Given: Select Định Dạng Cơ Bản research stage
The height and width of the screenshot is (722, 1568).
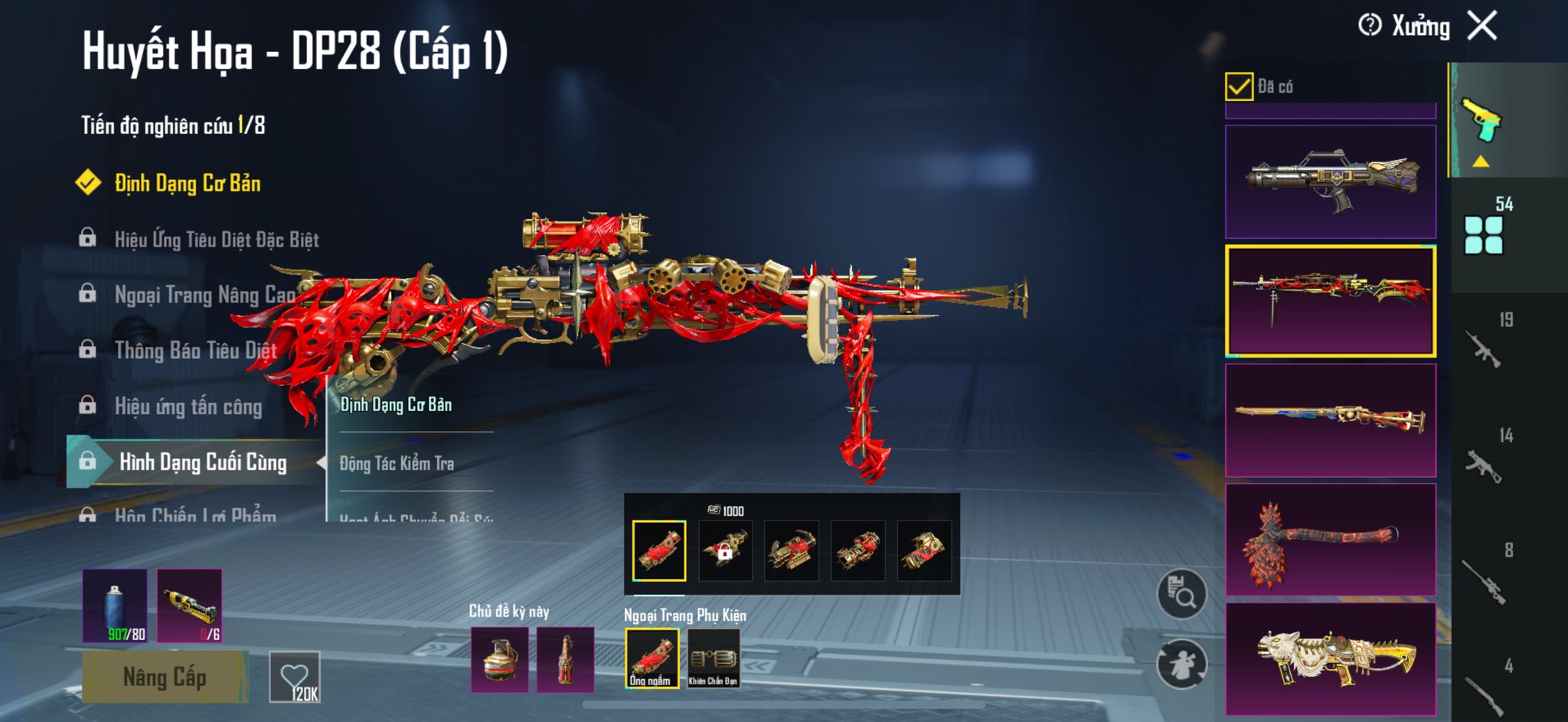Looking at the screenshot, I should tap(187, 184).
